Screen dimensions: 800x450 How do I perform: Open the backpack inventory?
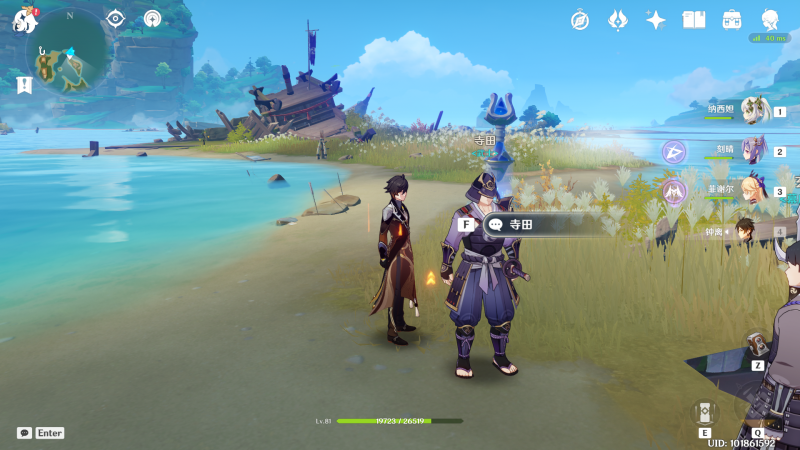[732, 20]
